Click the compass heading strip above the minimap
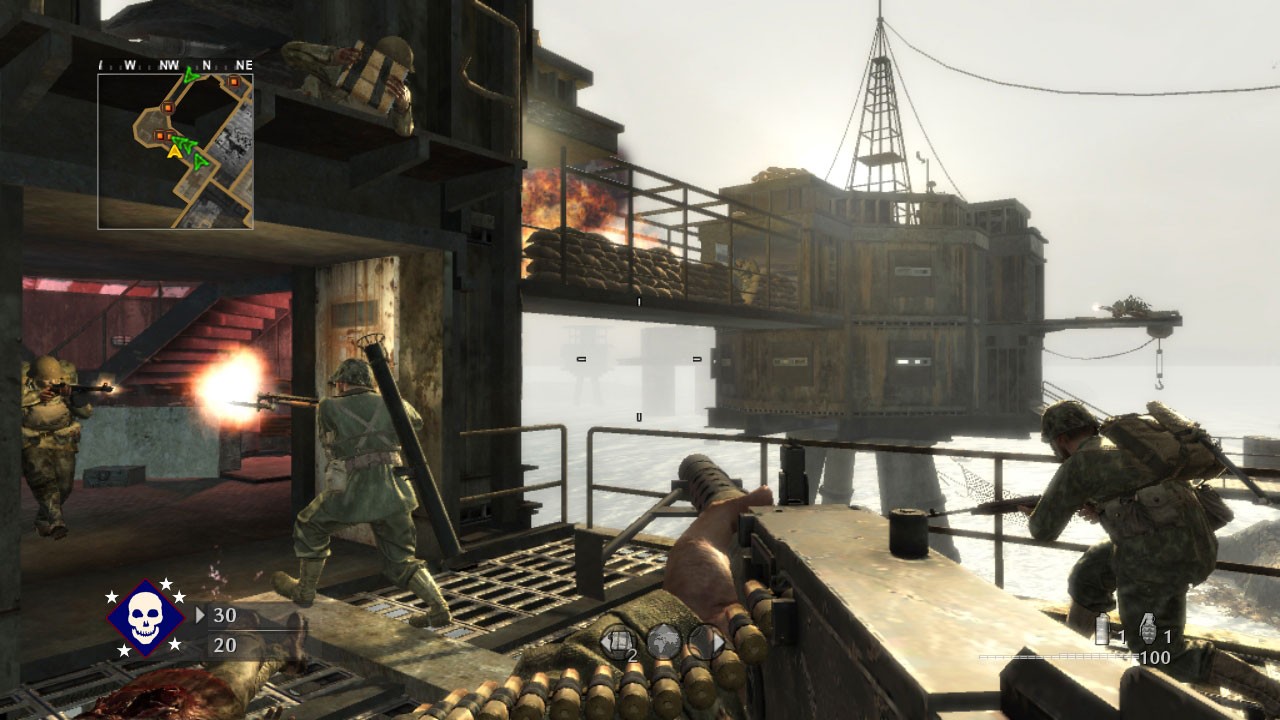This screenshot has height=720, width=1280. tap(175, 65)
